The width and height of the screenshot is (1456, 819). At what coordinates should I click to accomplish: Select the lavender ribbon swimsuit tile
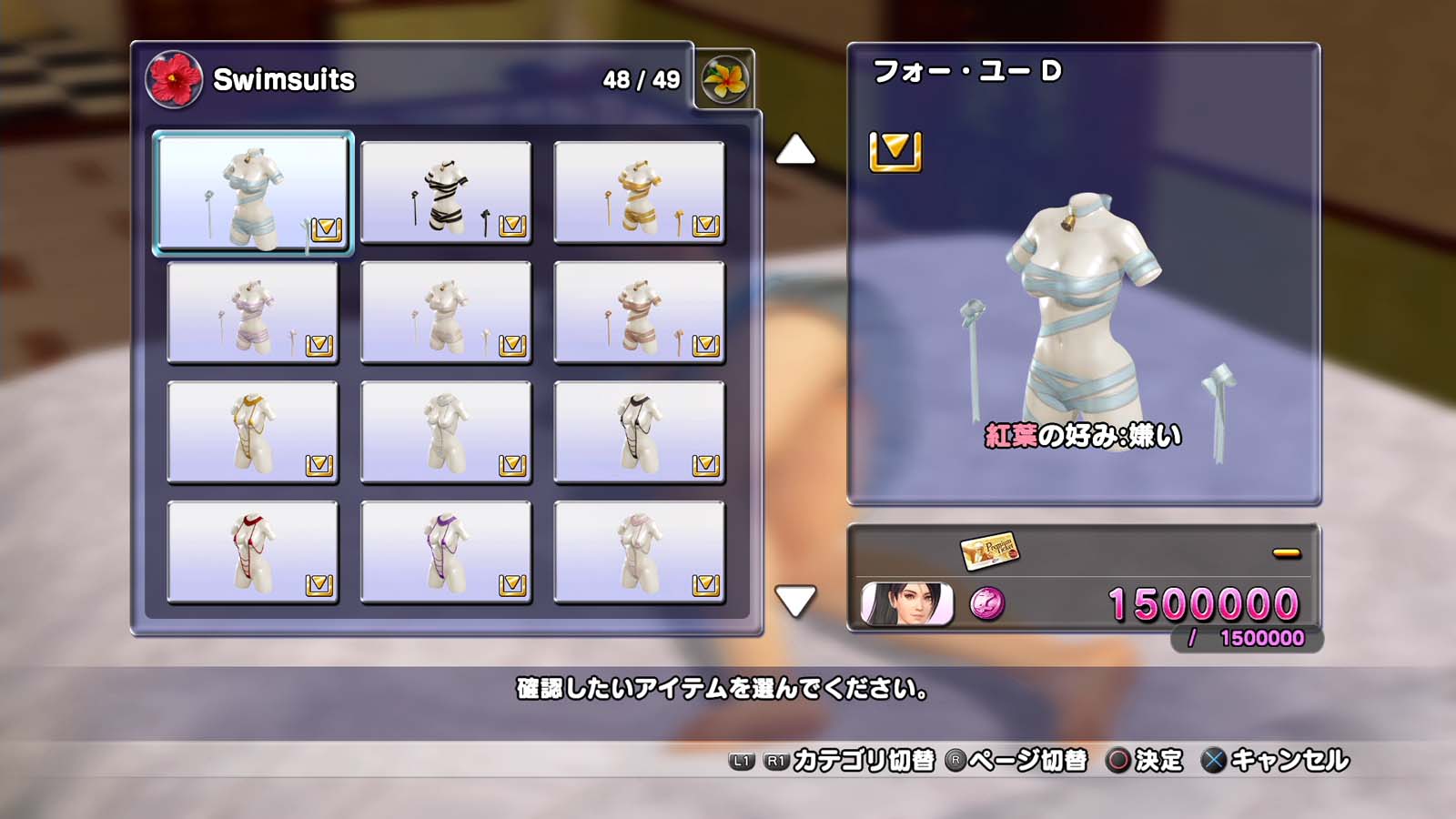(253, 313)
